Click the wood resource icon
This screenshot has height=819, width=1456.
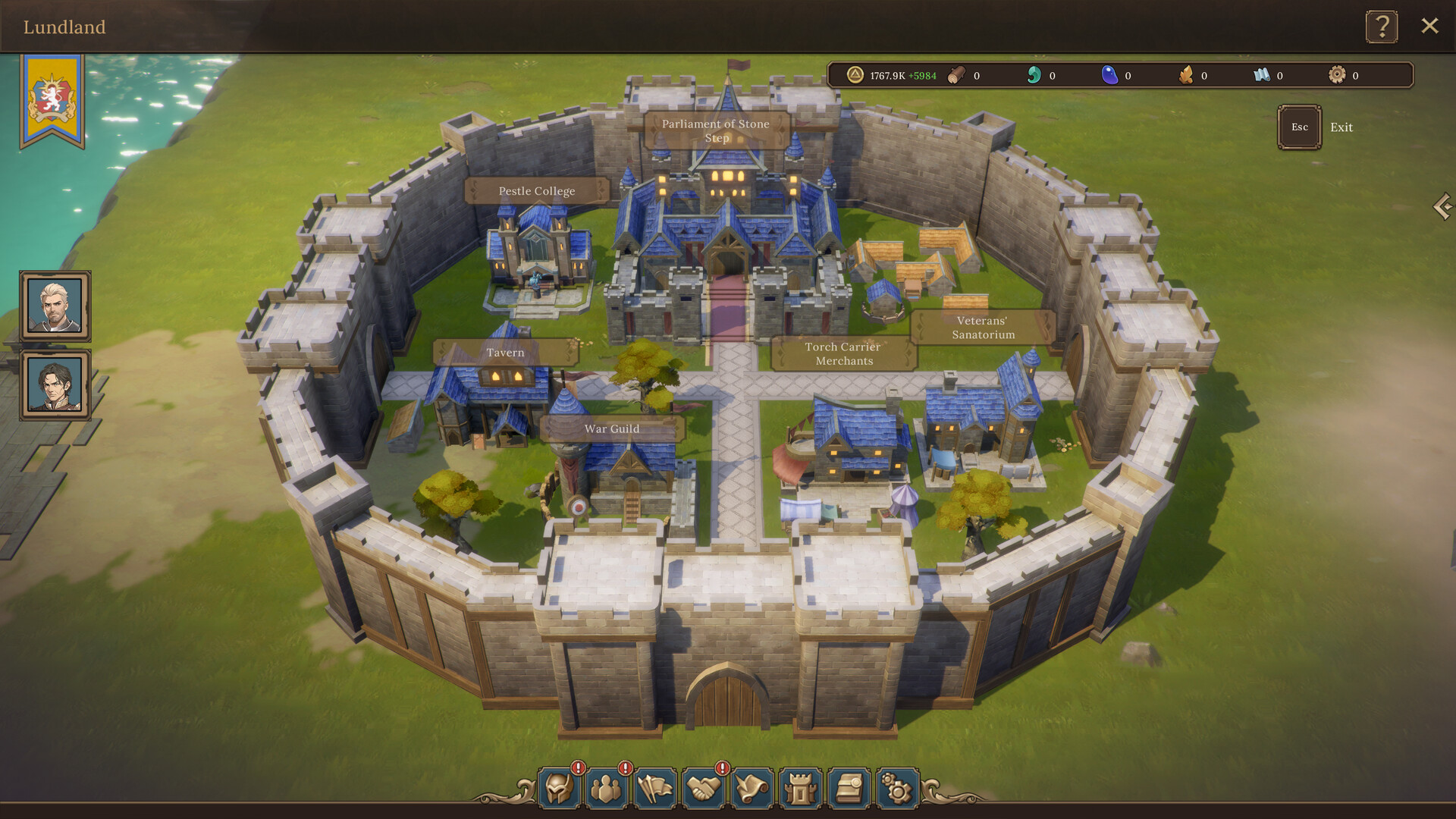click(957, 75)
